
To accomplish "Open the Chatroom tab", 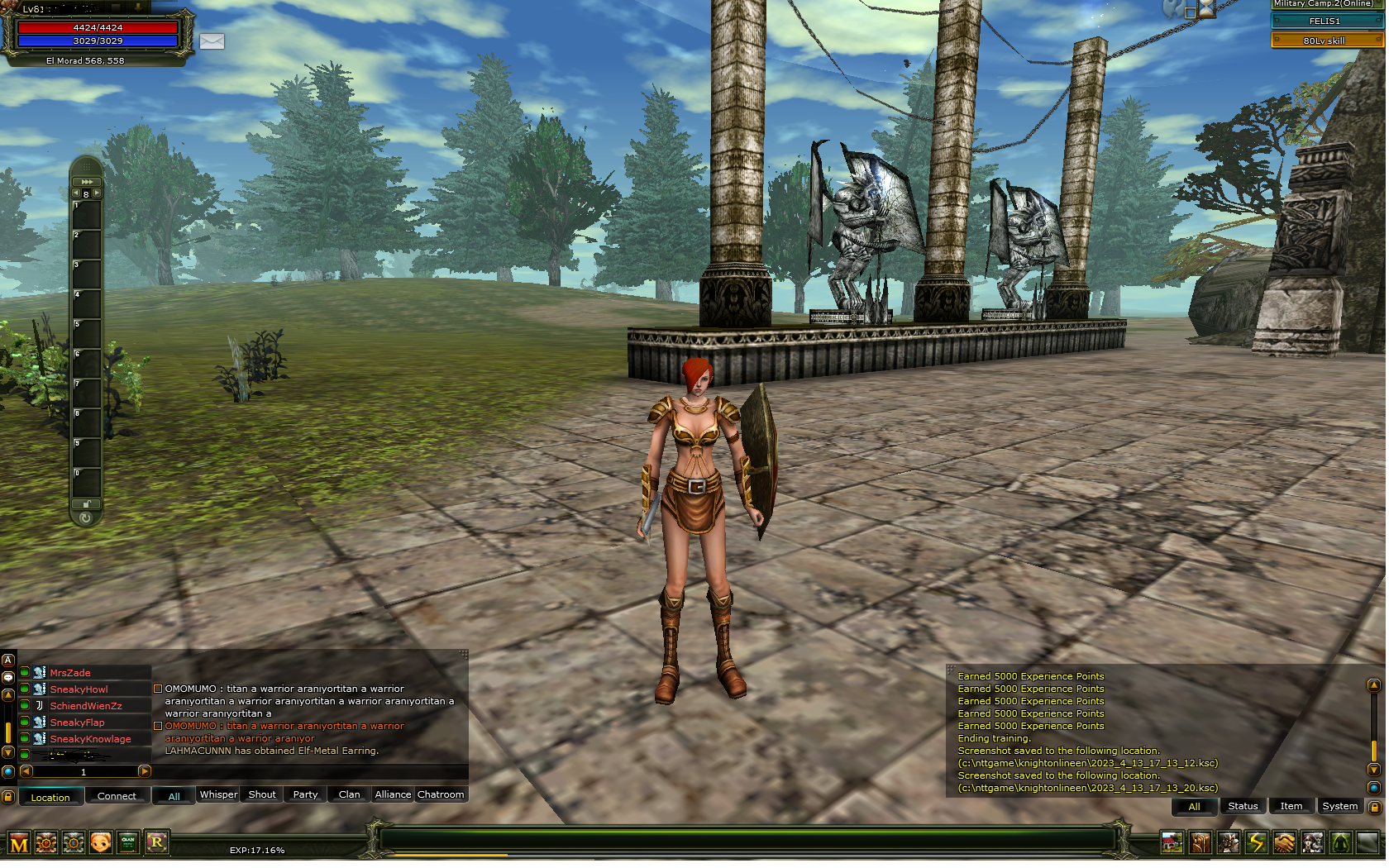I will pos(441,794).
